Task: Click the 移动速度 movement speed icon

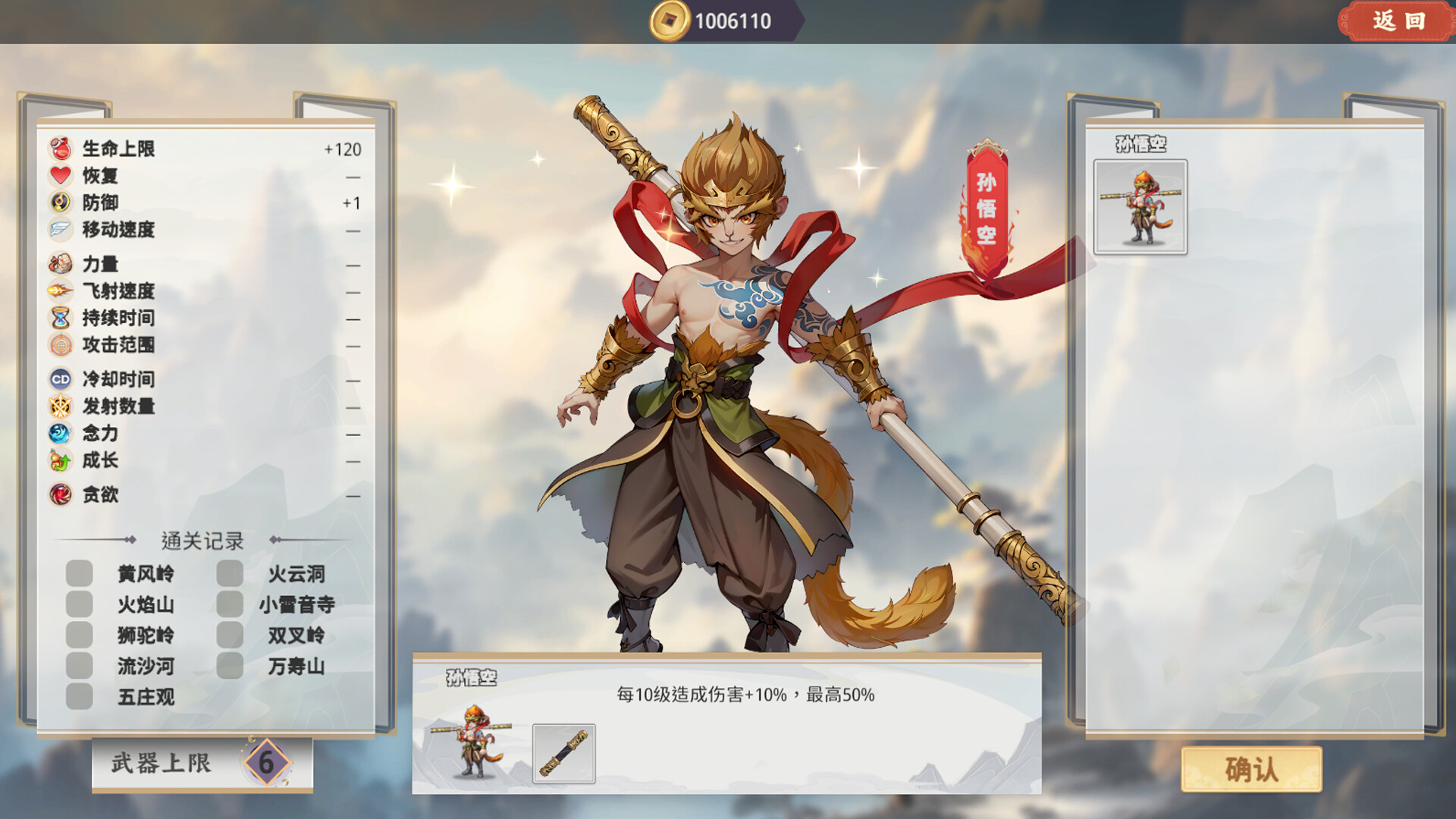Action: [x=59, y=230]
